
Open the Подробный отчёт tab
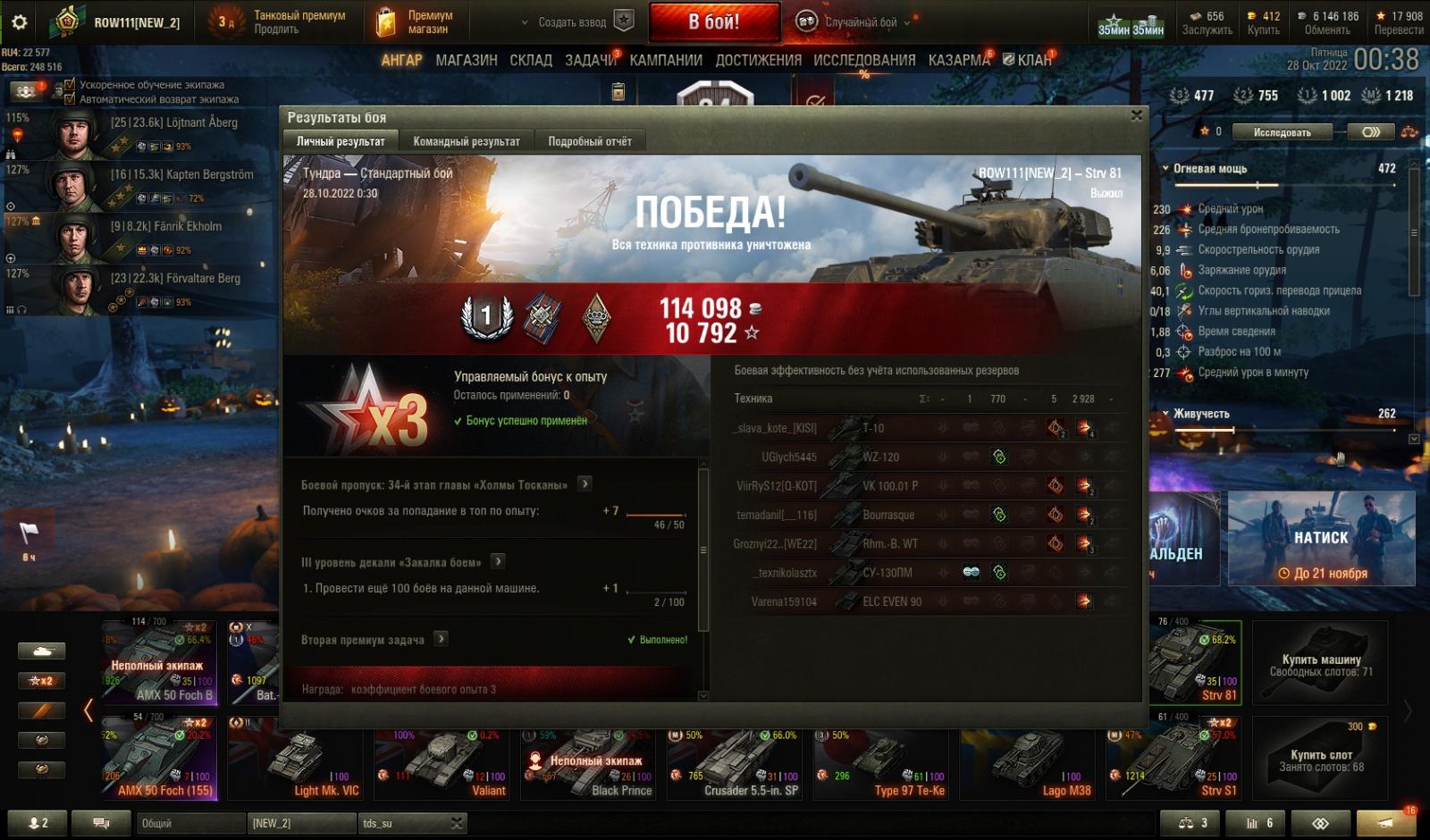[x=589, y=141]
